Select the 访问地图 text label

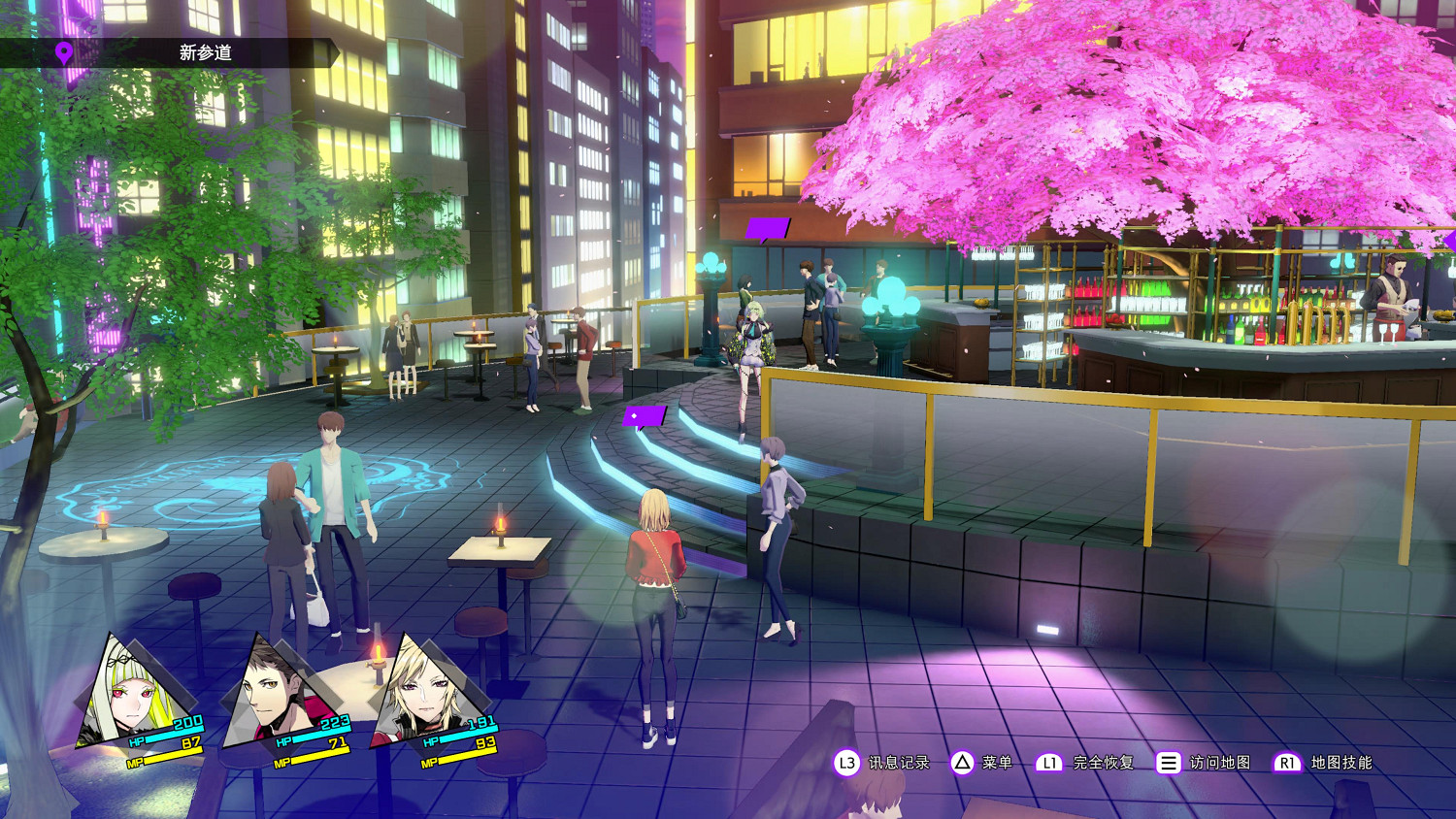click(x=1218, y=763)
